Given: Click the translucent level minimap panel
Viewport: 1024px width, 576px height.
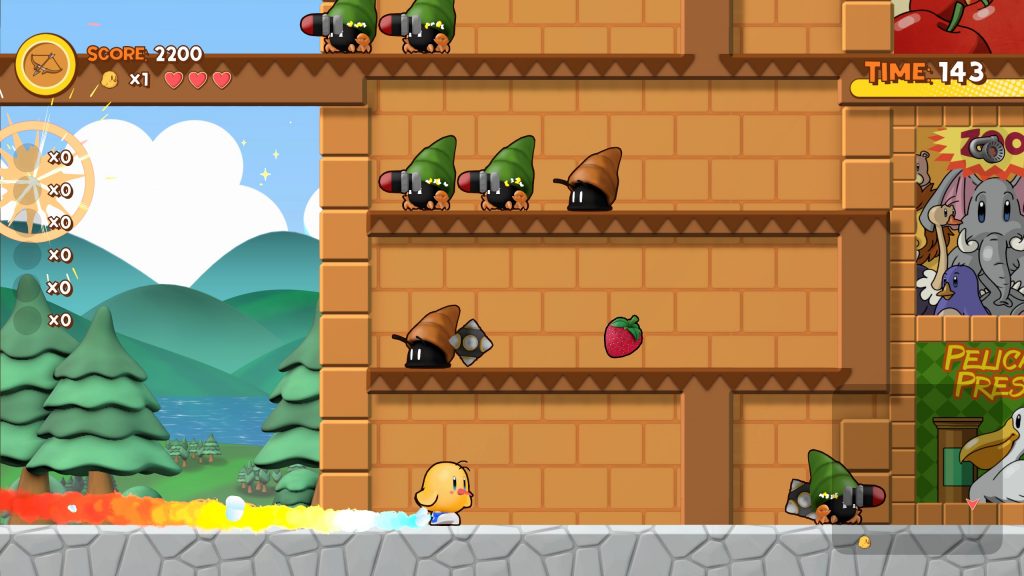Looking at the screenshot, I should 916,470.
